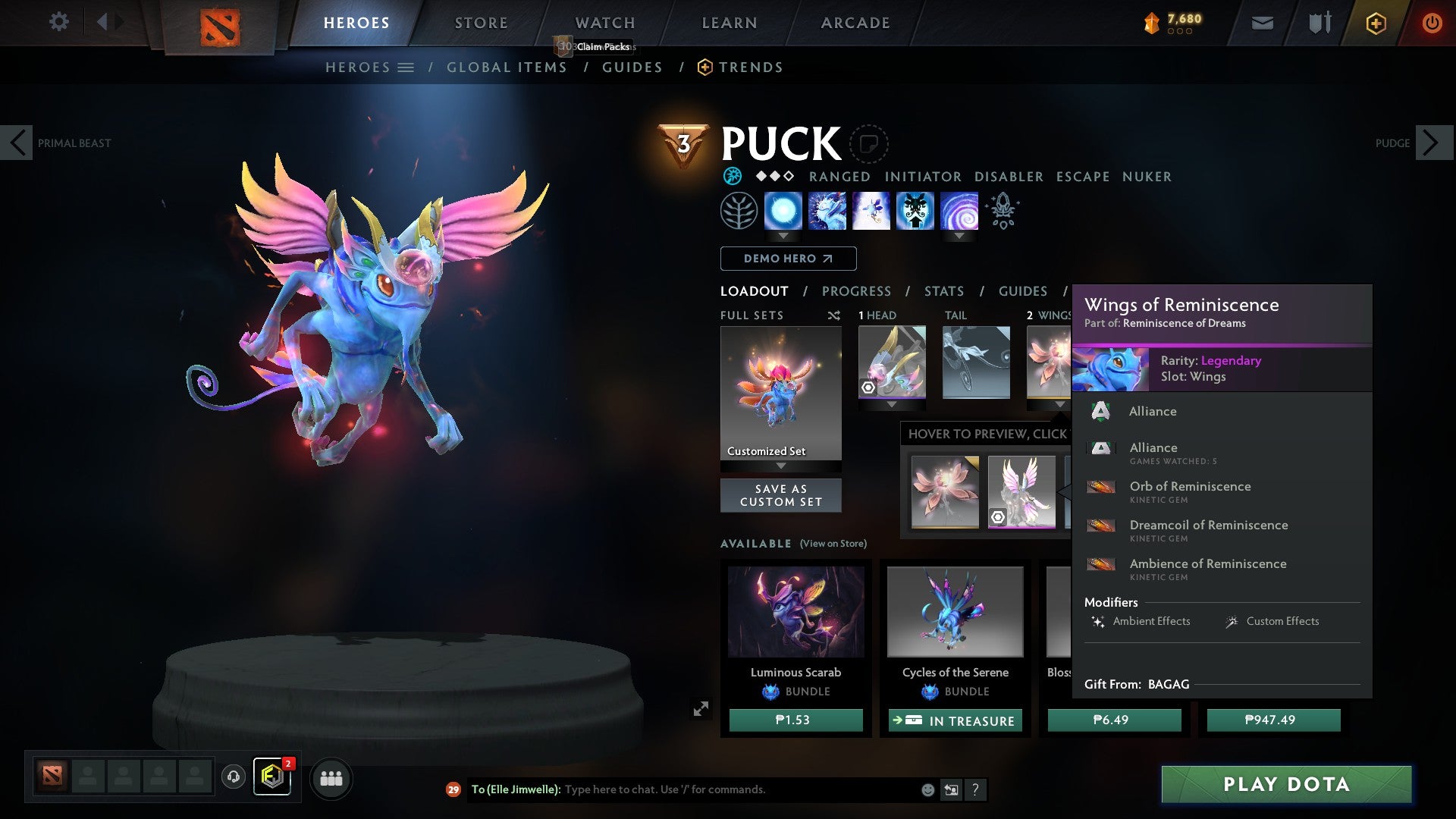Click the settings gear icon

(x=58, y=22)
